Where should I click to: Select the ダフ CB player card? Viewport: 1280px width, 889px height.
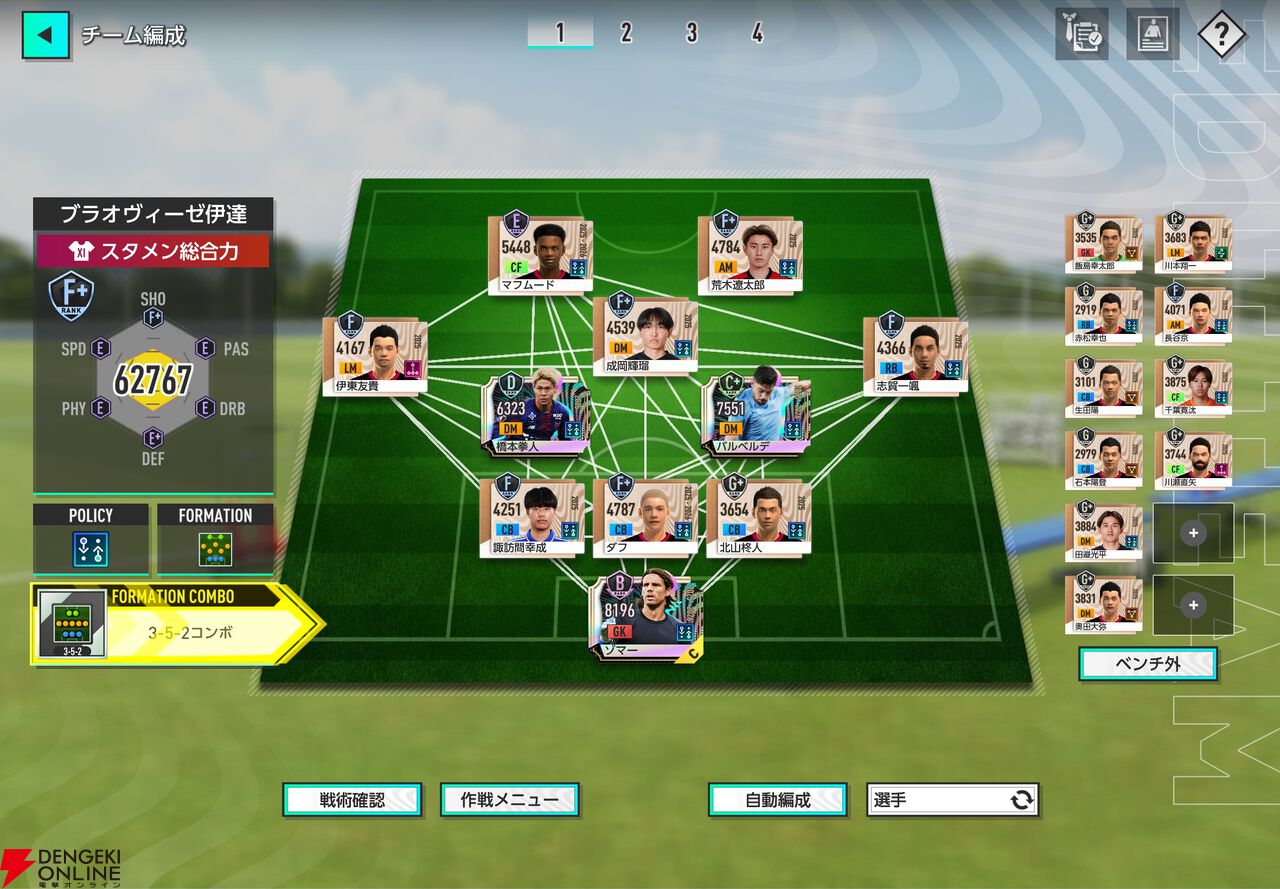coord(645,515)
